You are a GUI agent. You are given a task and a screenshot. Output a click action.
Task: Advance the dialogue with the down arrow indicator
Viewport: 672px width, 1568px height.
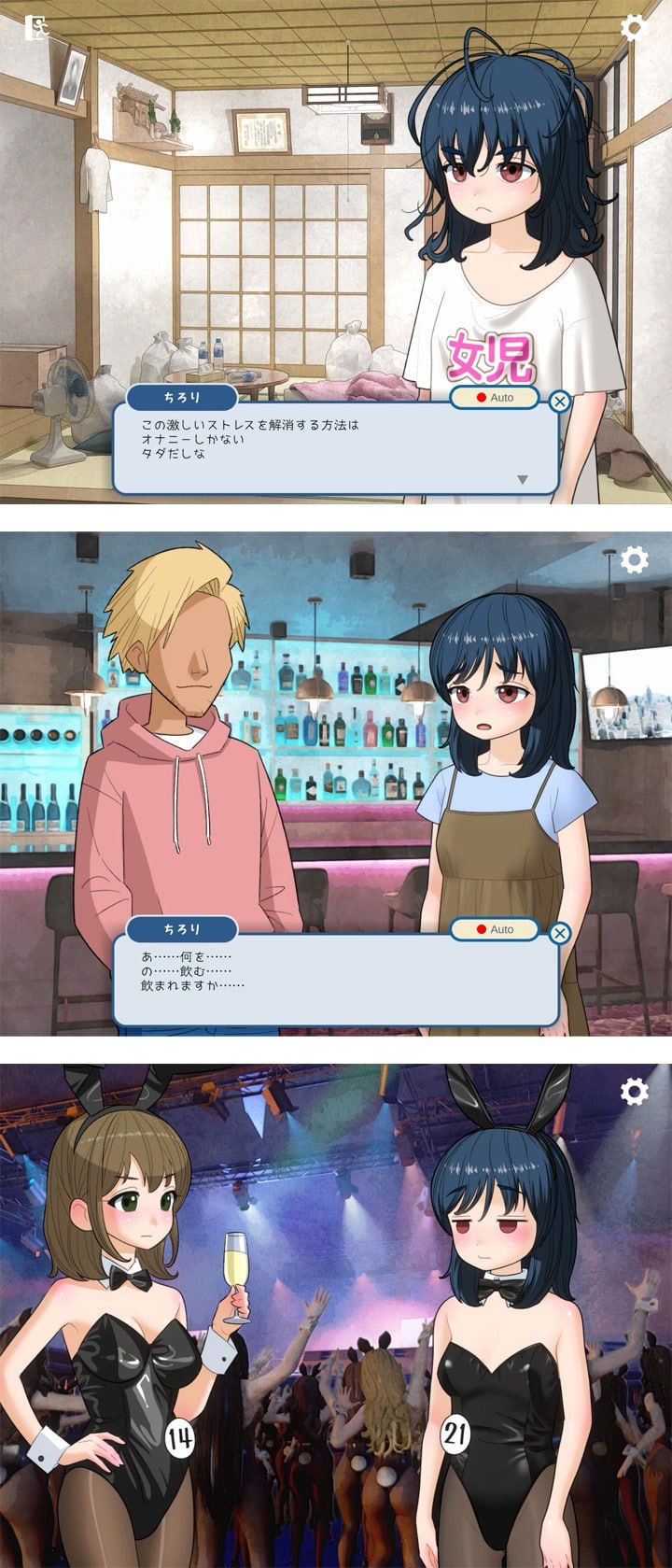[x=523, y=479]
